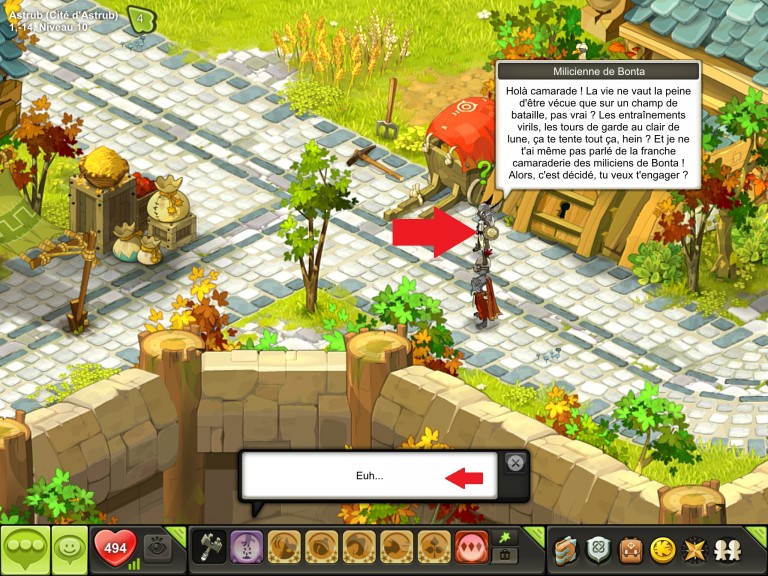Activate the red three-diamond spell

[471, 548]
